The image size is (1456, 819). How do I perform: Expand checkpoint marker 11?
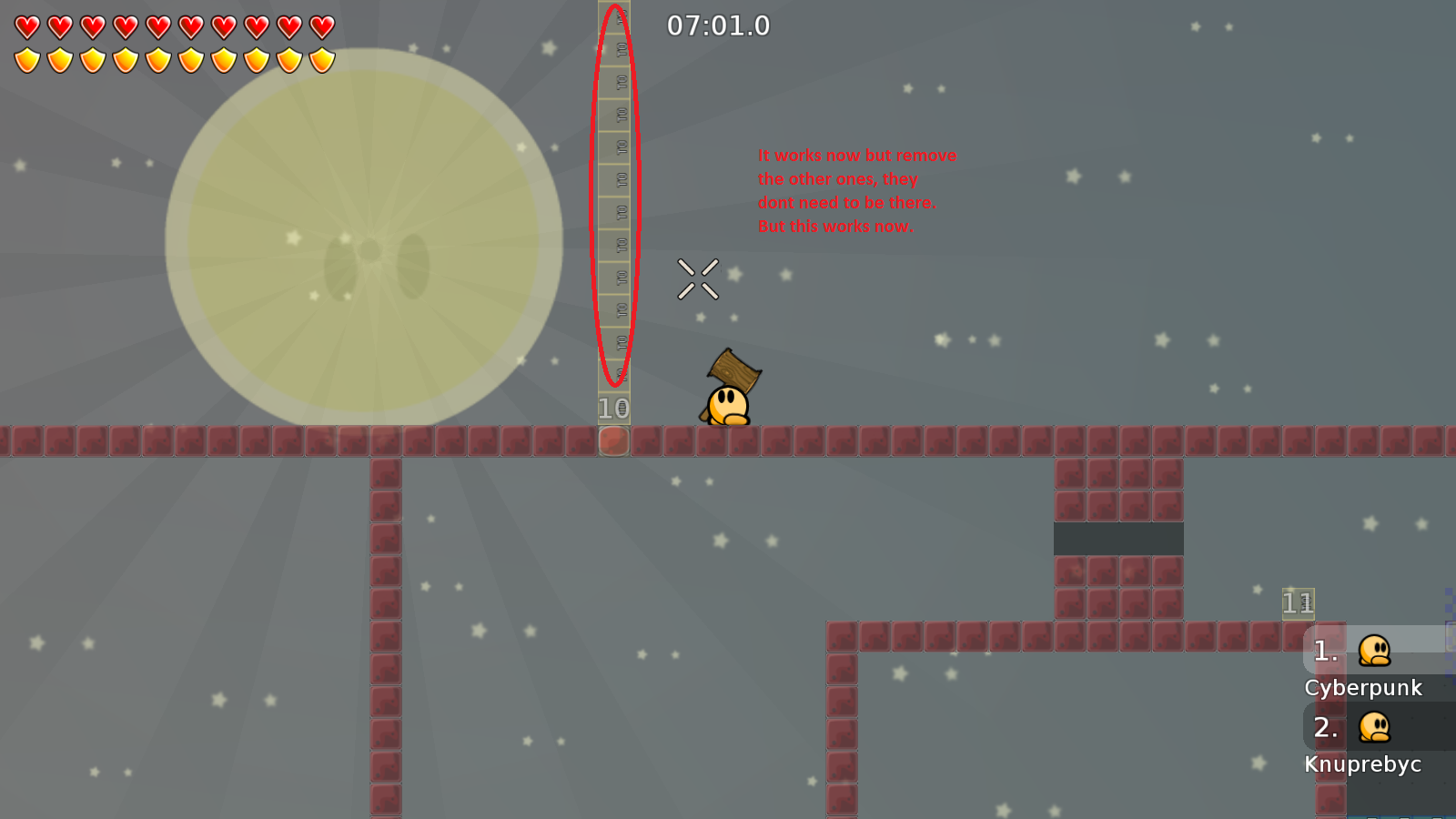point(1299,602)
